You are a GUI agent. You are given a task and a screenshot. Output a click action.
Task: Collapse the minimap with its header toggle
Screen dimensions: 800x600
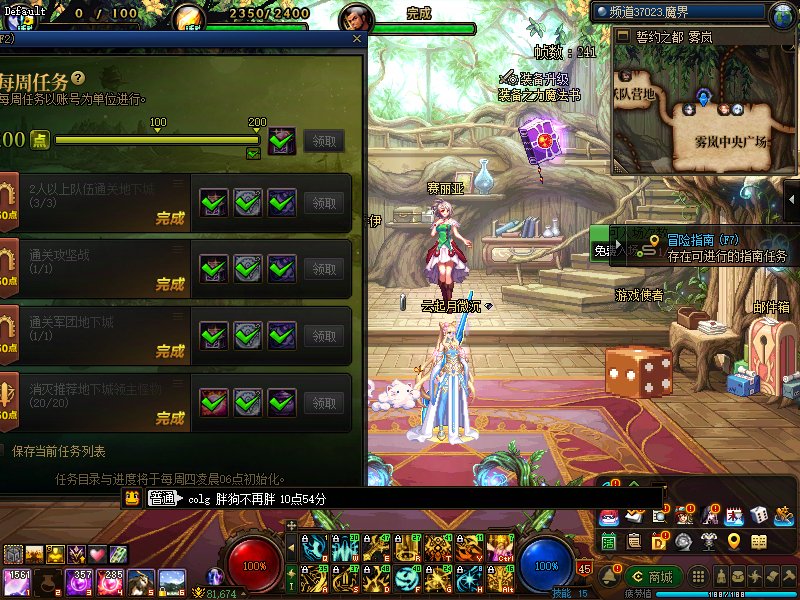pos(623,36)
